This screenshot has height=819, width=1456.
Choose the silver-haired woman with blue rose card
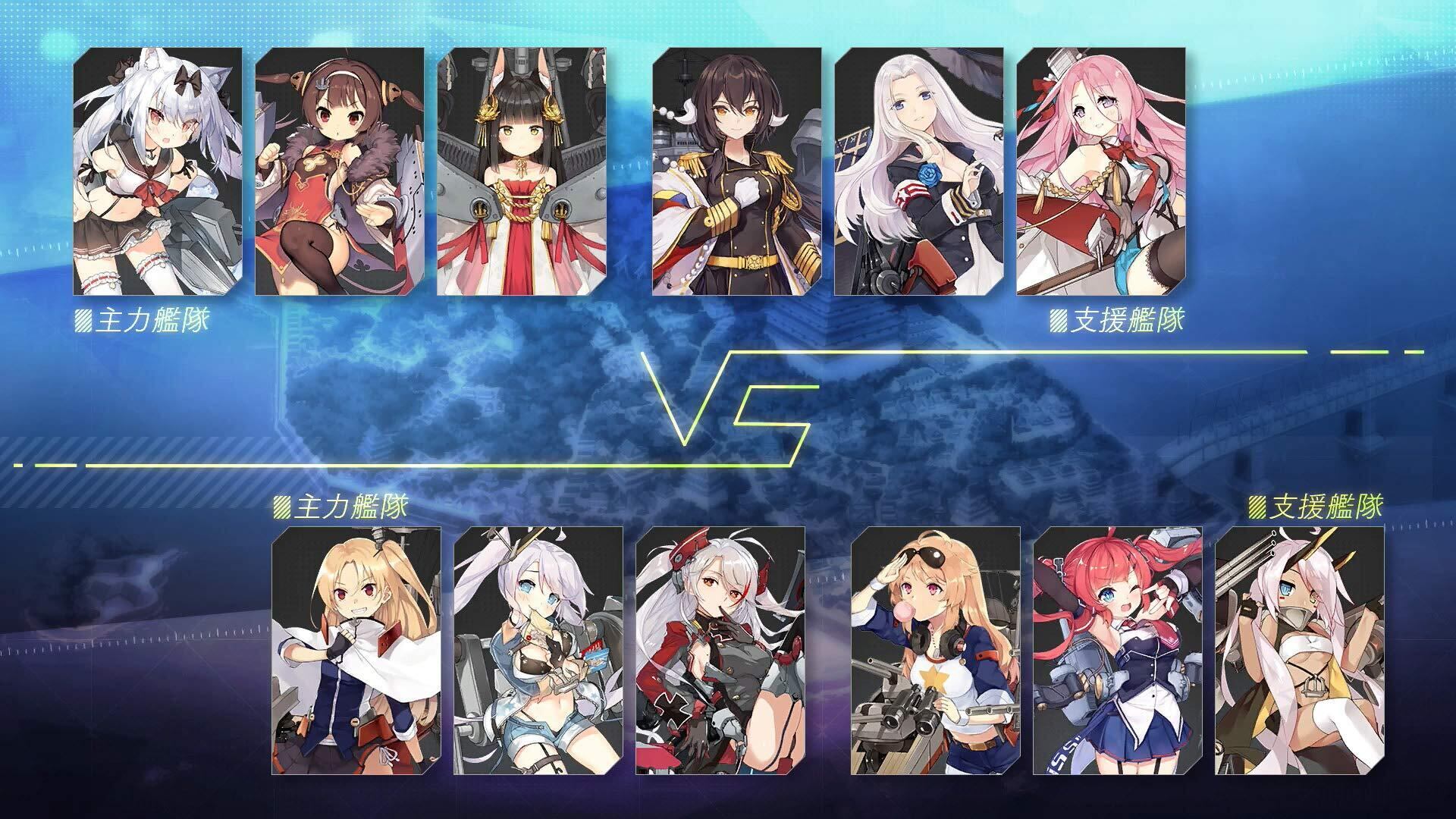(x=919, y=171)
